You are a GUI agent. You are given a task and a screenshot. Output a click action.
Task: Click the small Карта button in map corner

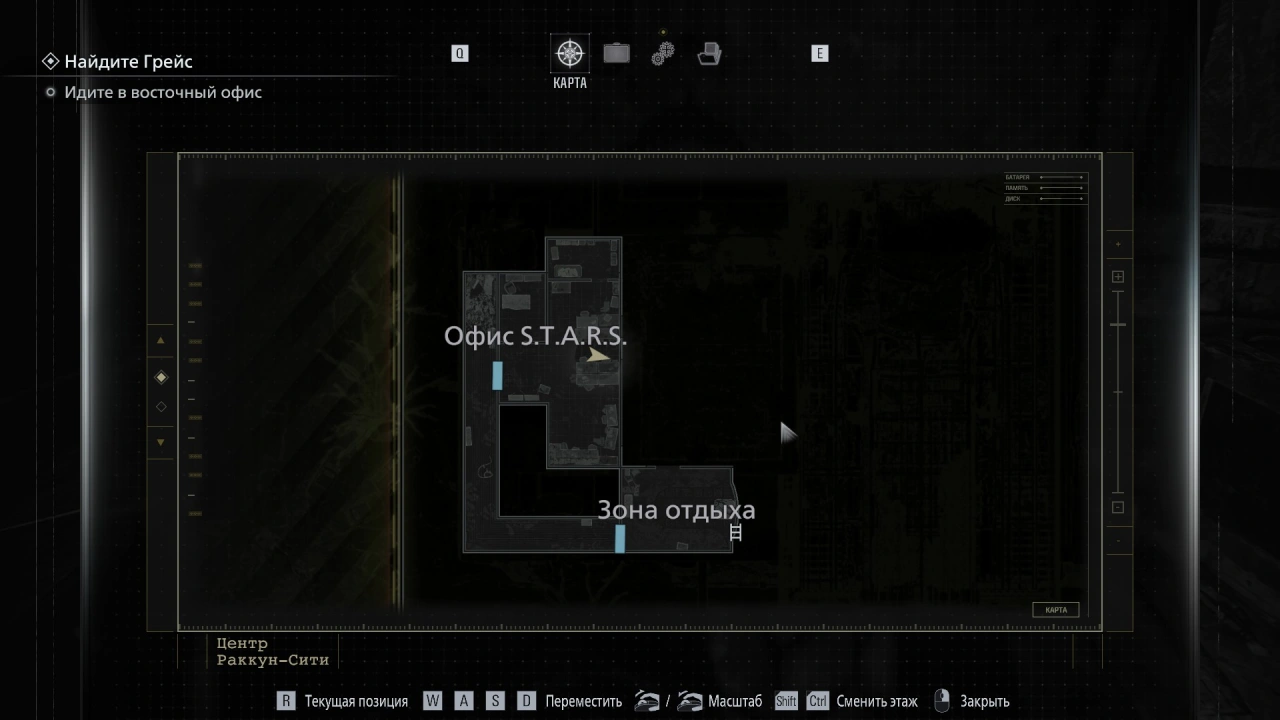(1055, 610)
